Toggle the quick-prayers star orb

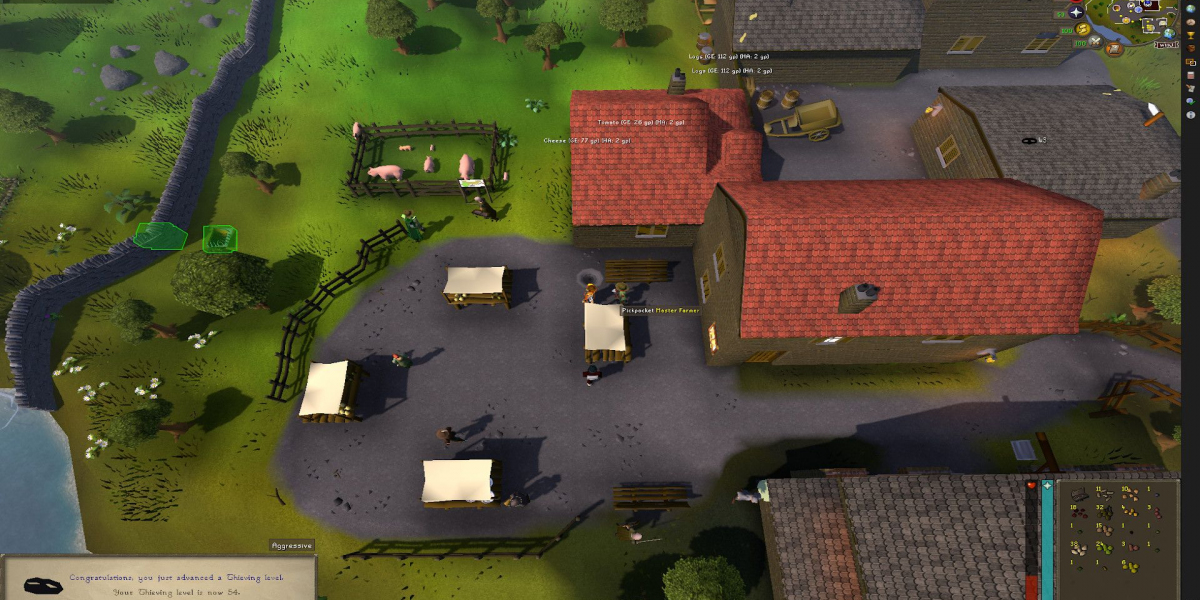tap(1076, 12)
